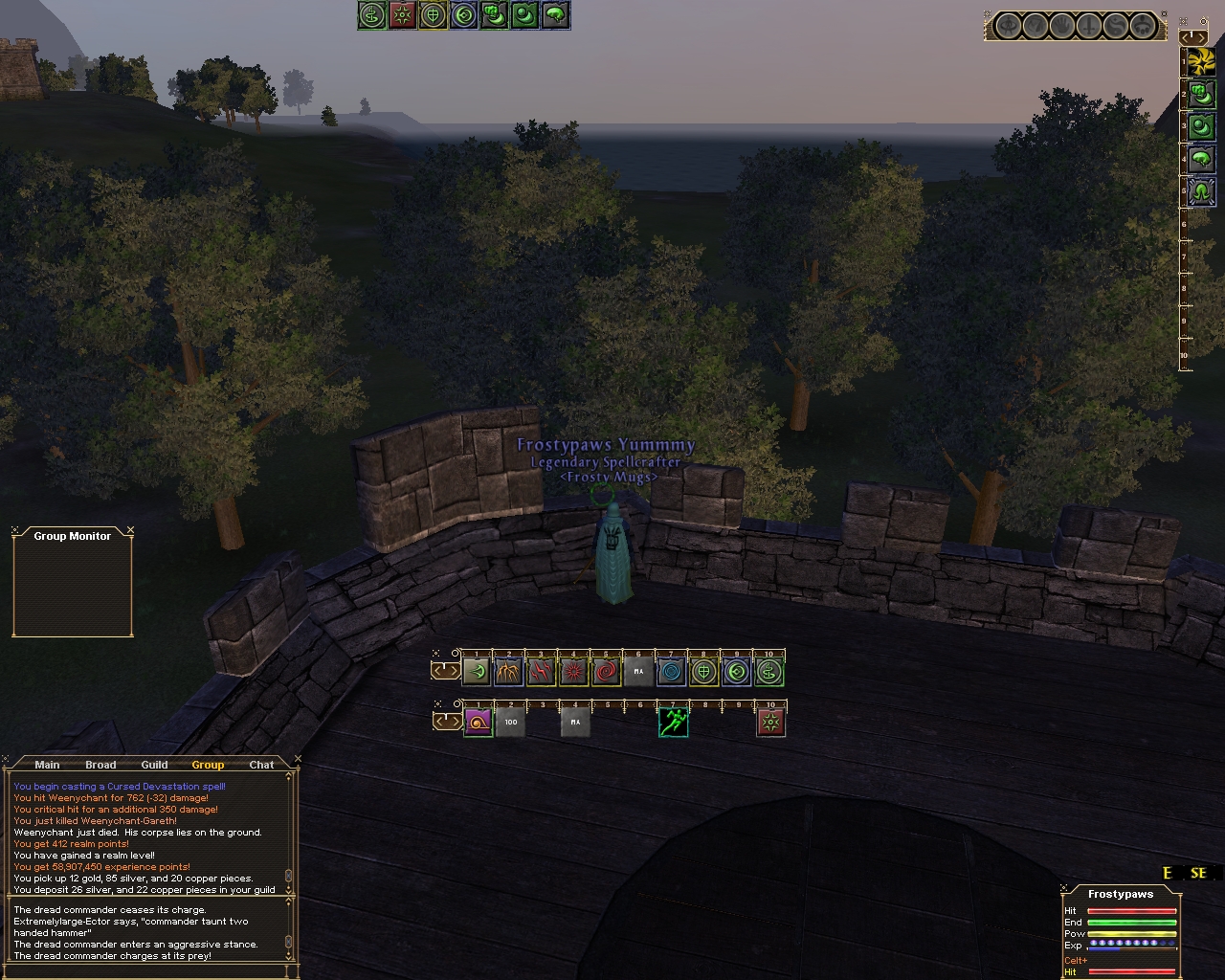Open the sword icon menu button
1225x980 pixels.
(1088, 26)
